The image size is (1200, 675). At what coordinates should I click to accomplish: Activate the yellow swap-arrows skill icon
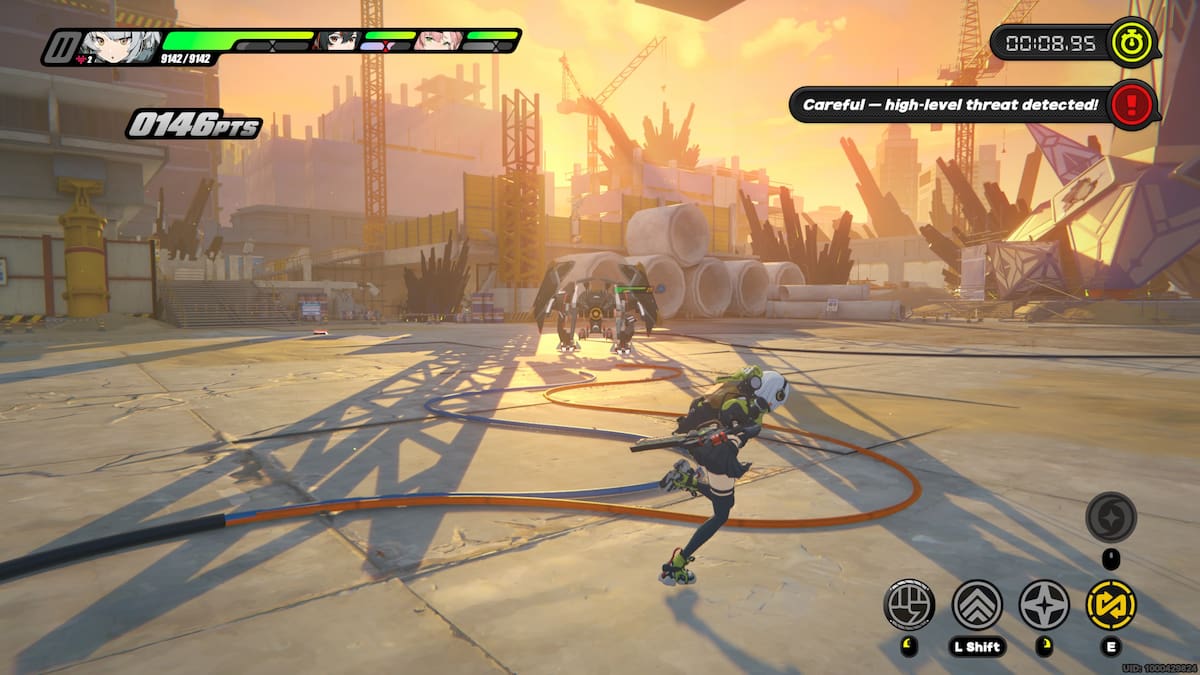(x=1111, y=605)
